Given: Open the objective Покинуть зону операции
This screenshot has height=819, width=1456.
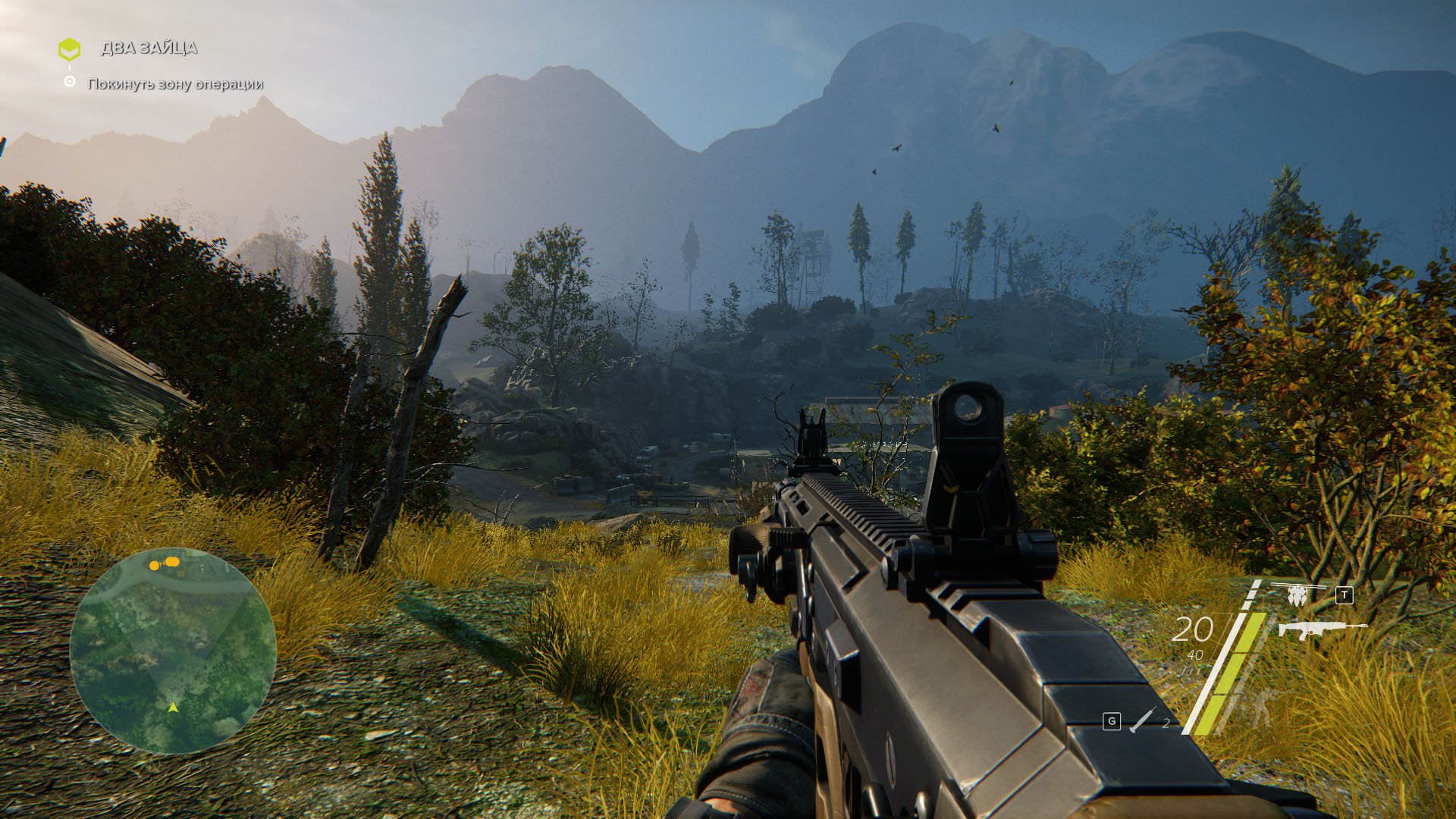Looking at the screenshot, I should coord(175,83).
